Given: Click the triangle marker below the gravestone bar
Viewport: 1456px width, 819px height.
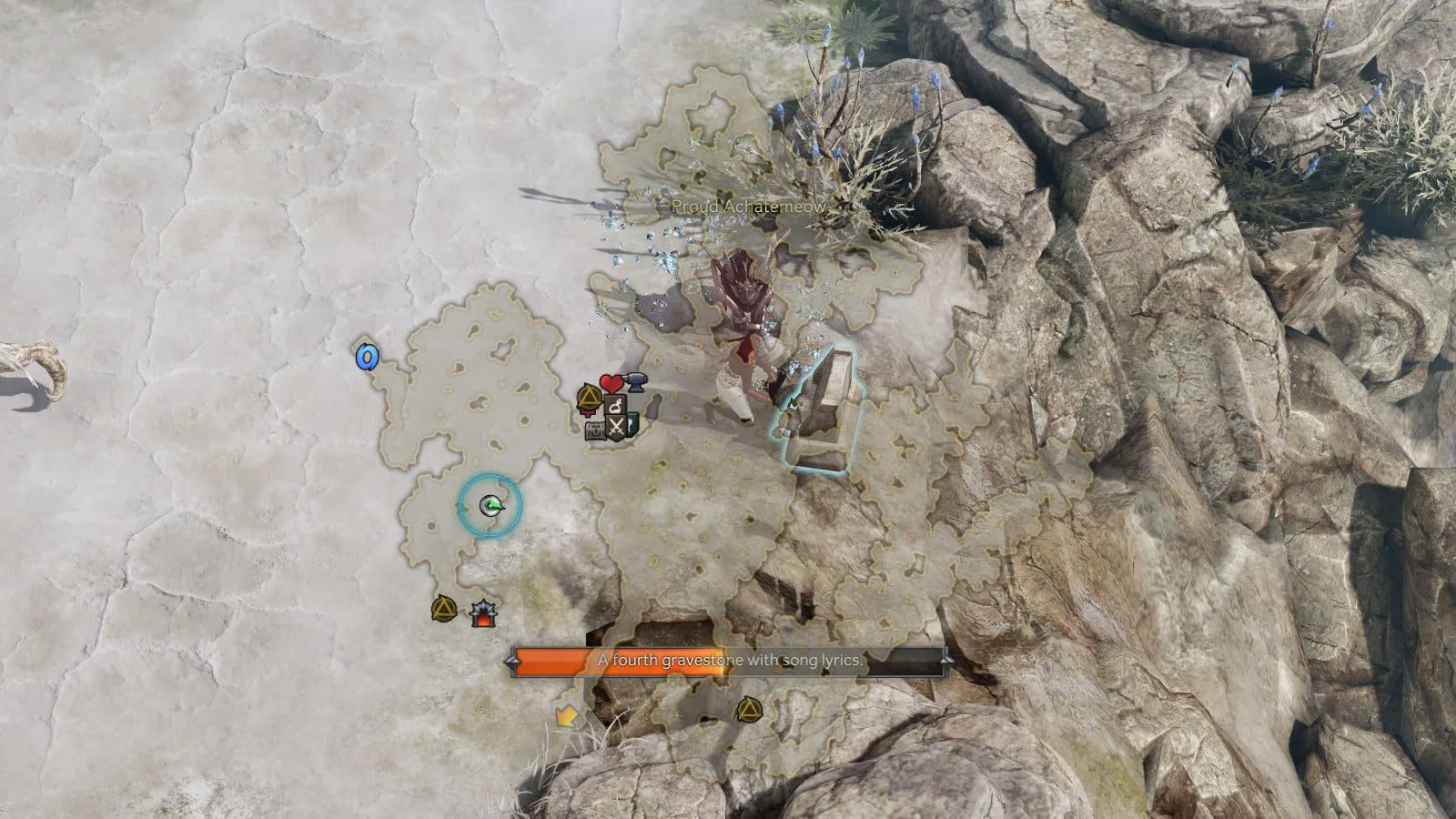Looking at the screenshot, I should tap(747, 708).
